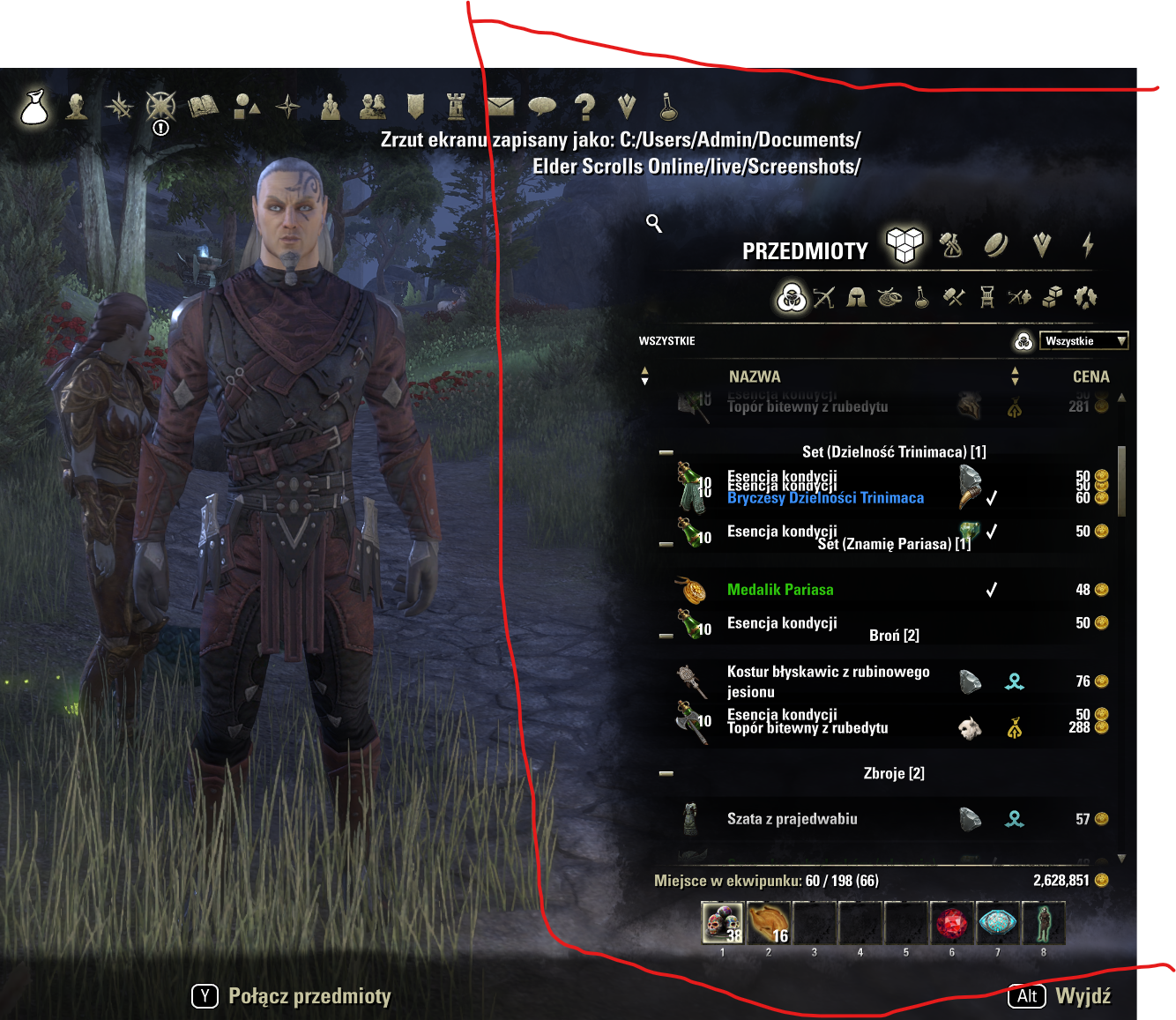Viewport: 1176px width, 1020px height.
Task: Click the speech bubble chat icon
Action: [541, 107]
